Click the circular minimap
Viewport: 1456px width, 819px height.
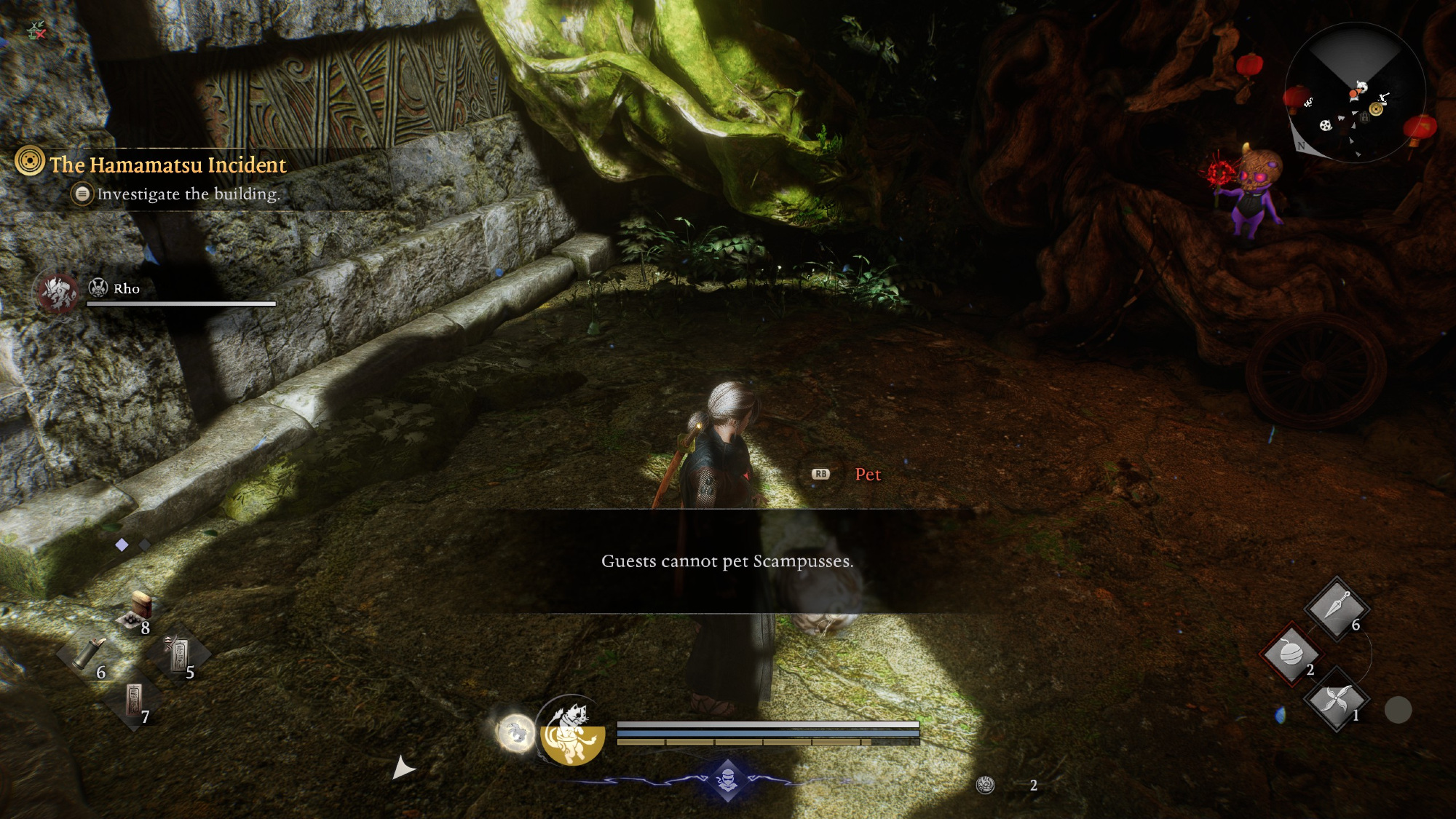[1355, 92]
